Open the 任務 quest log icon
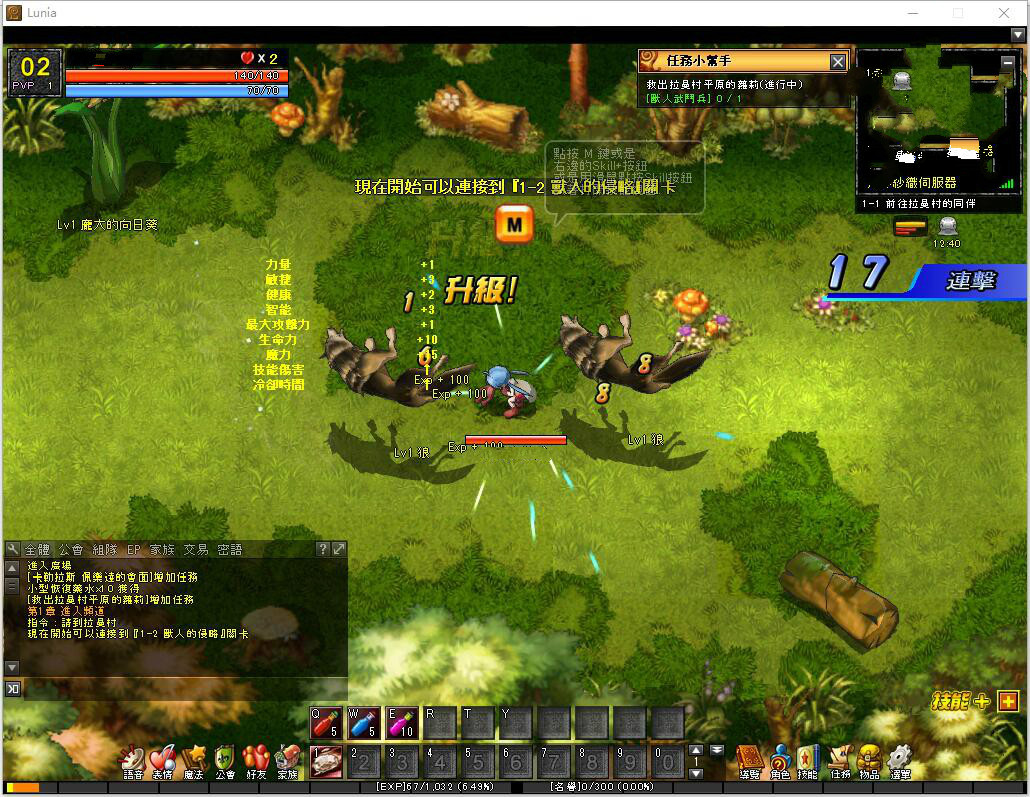 tap(840, 760)
